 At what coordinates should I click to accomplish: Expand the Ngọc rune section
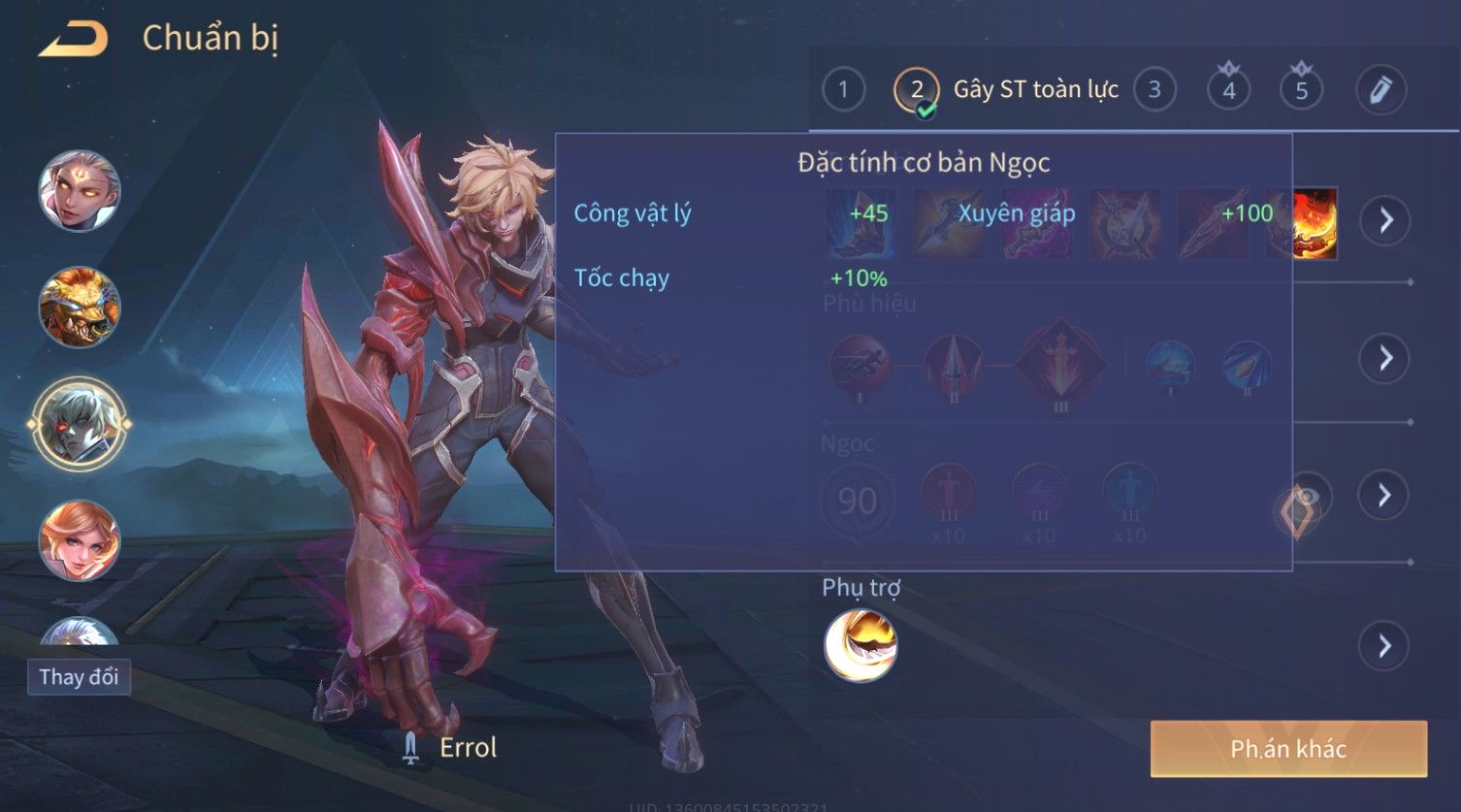[1384, 496]
